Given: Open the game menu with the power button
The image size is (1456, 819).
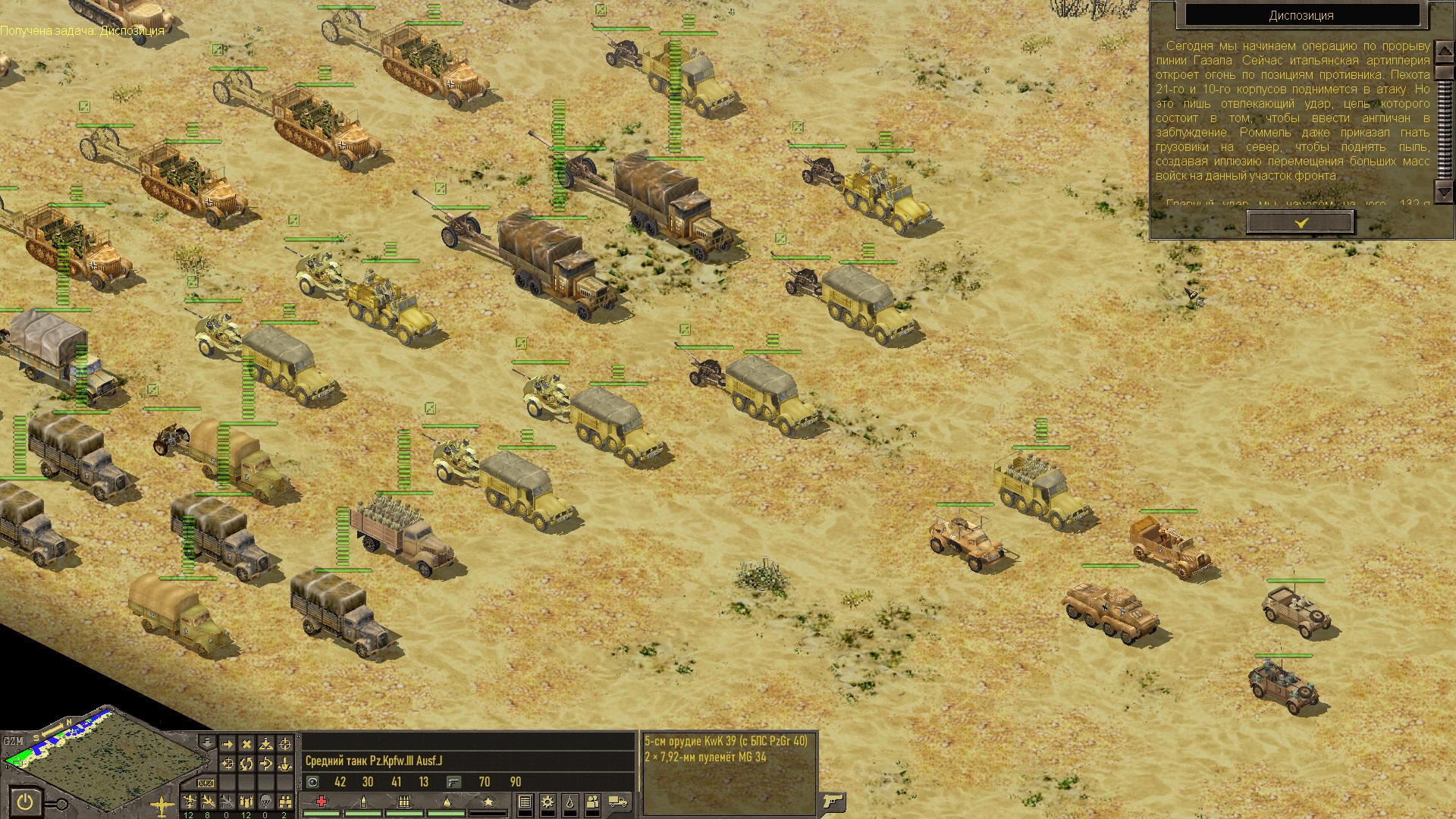Looking at the screenshot, I should coord(26,801).
